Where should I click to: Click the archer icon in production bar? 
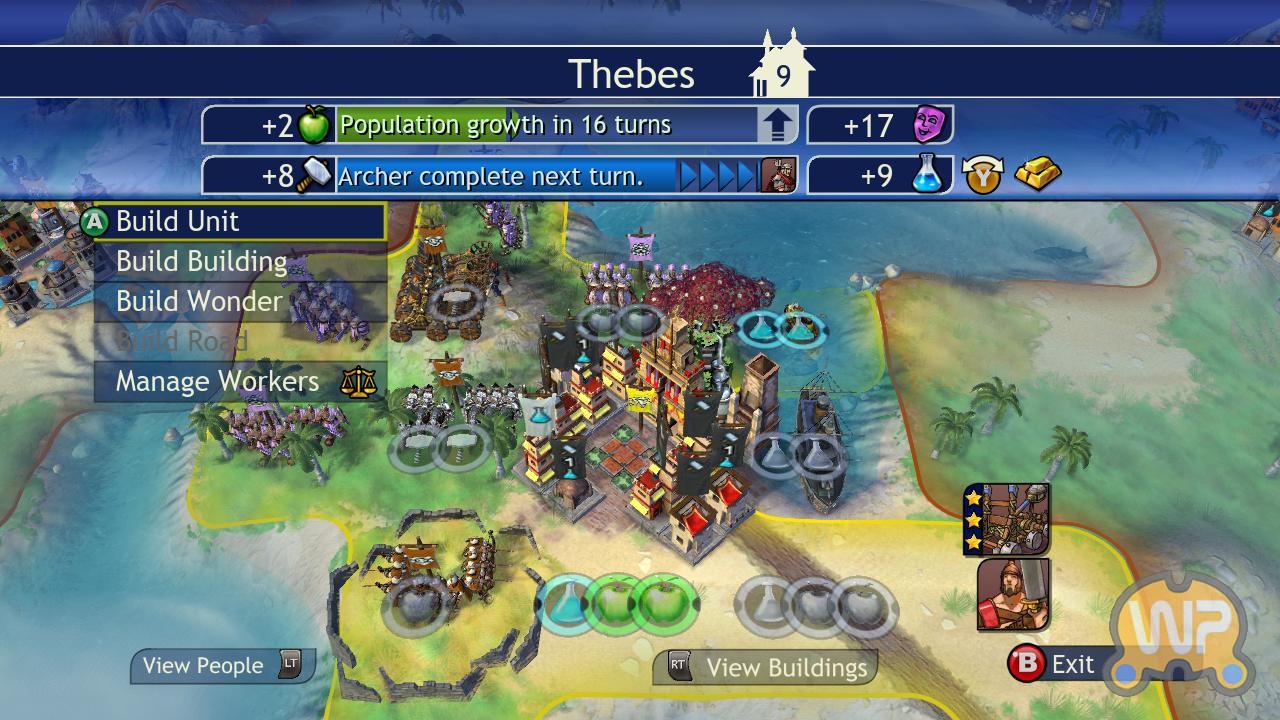pyautogui.click(x=778, y=176)
